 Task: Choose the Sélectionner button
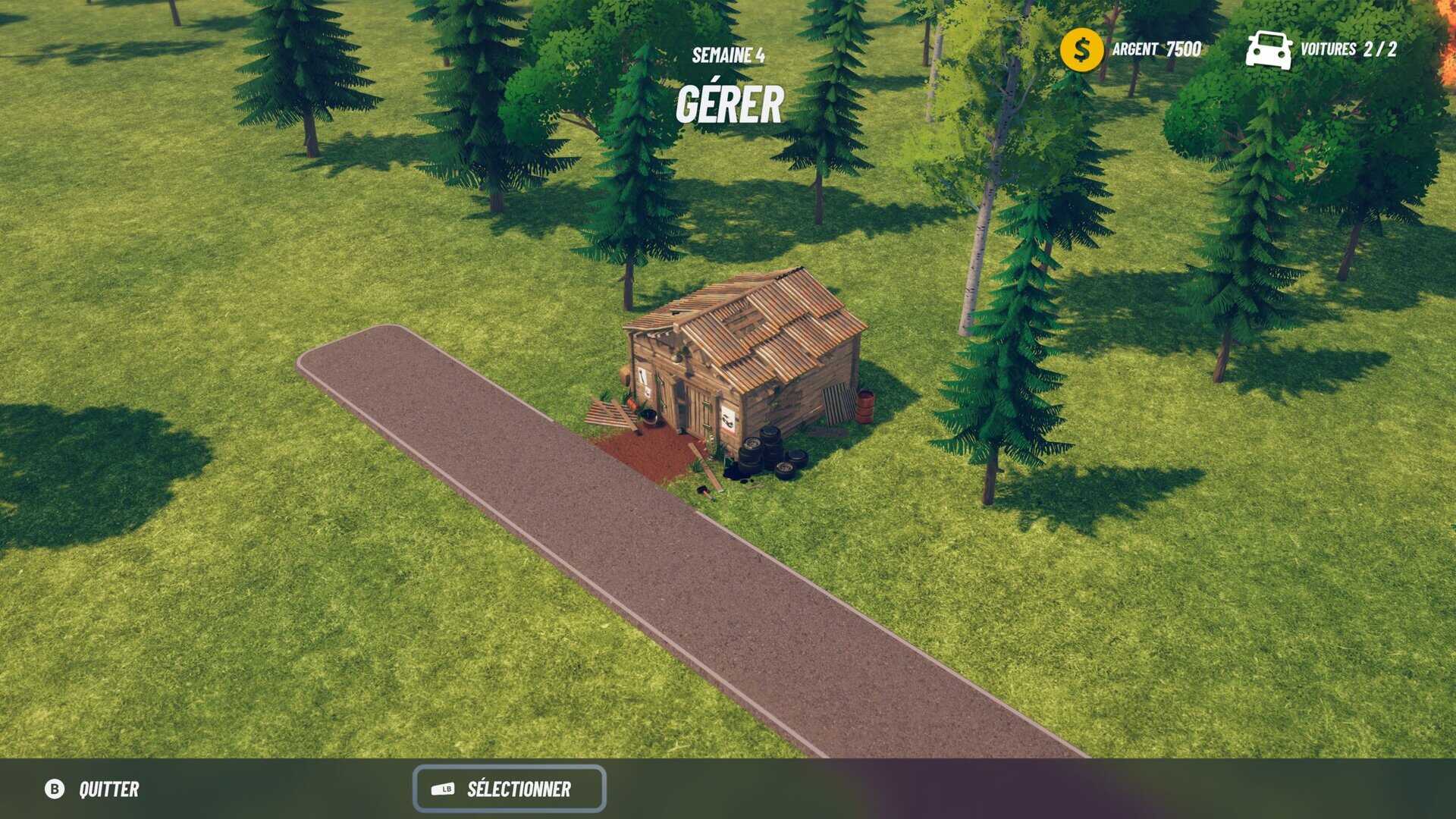pos(509,789)
